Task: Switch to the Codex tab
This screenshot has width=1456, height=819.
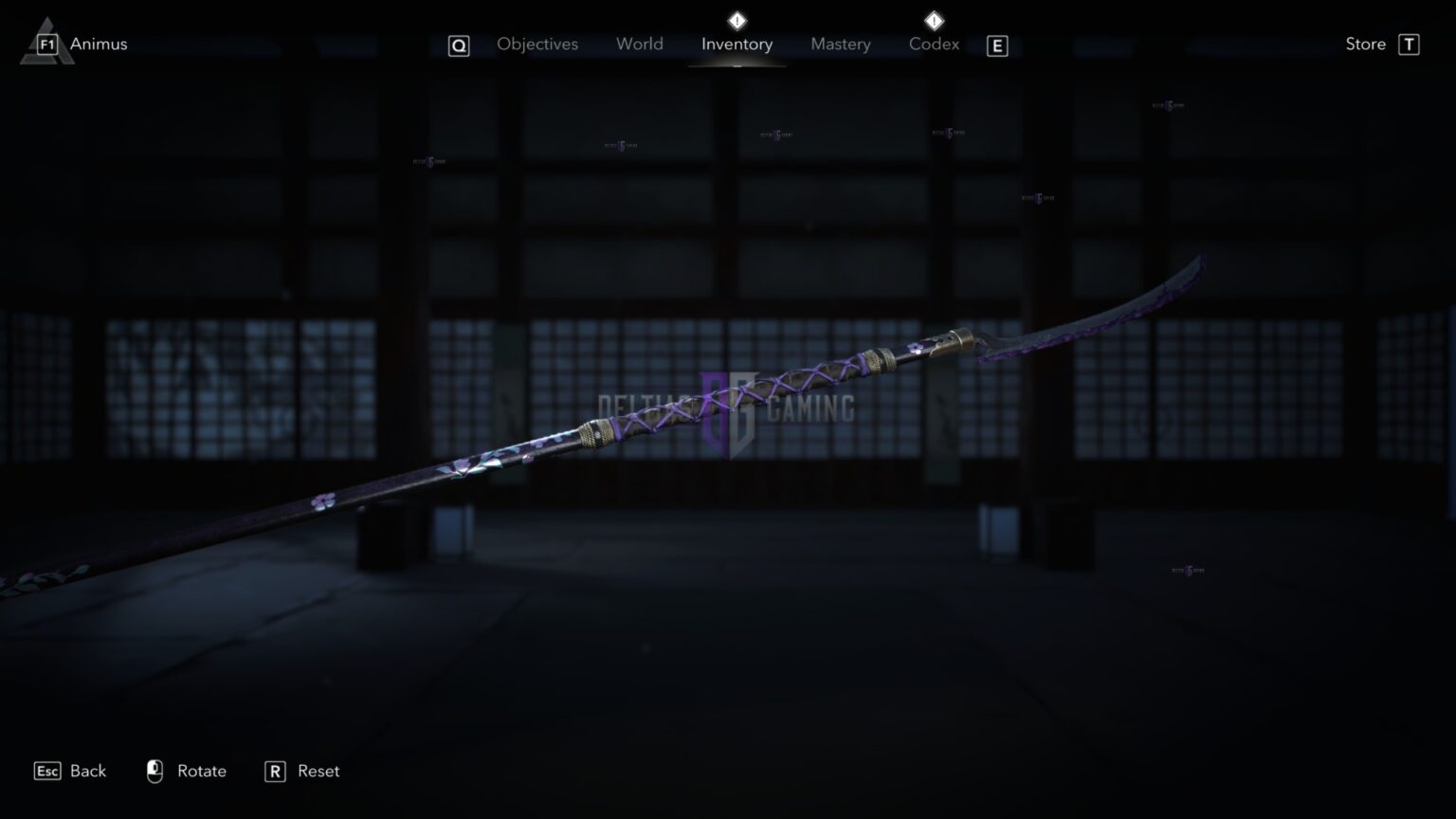Action: coord(934,44)
